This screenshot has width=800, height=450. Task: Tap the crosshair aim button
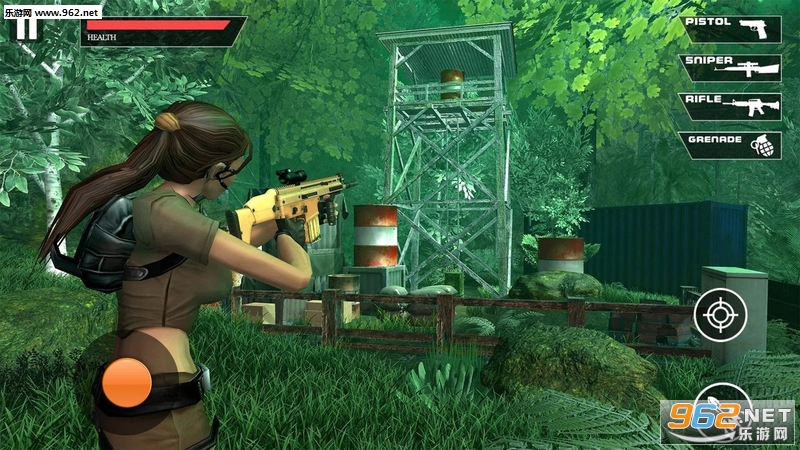[720, 314]
